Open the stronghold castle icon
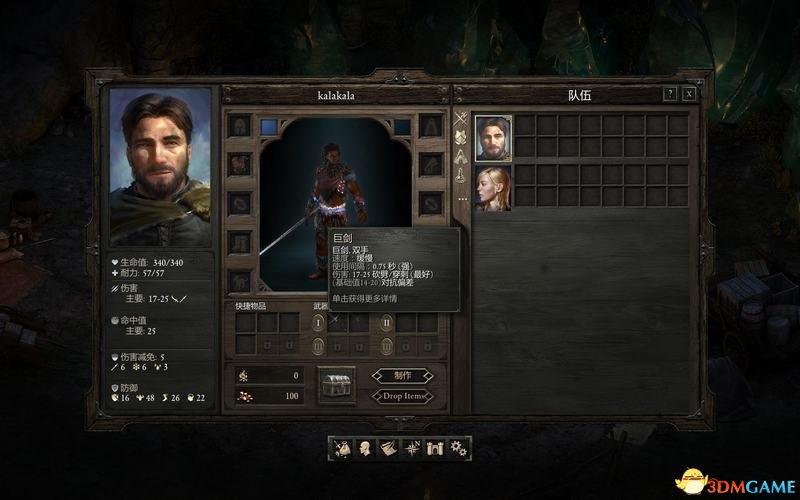The image size is (800, 500). [x=435, y=448]
